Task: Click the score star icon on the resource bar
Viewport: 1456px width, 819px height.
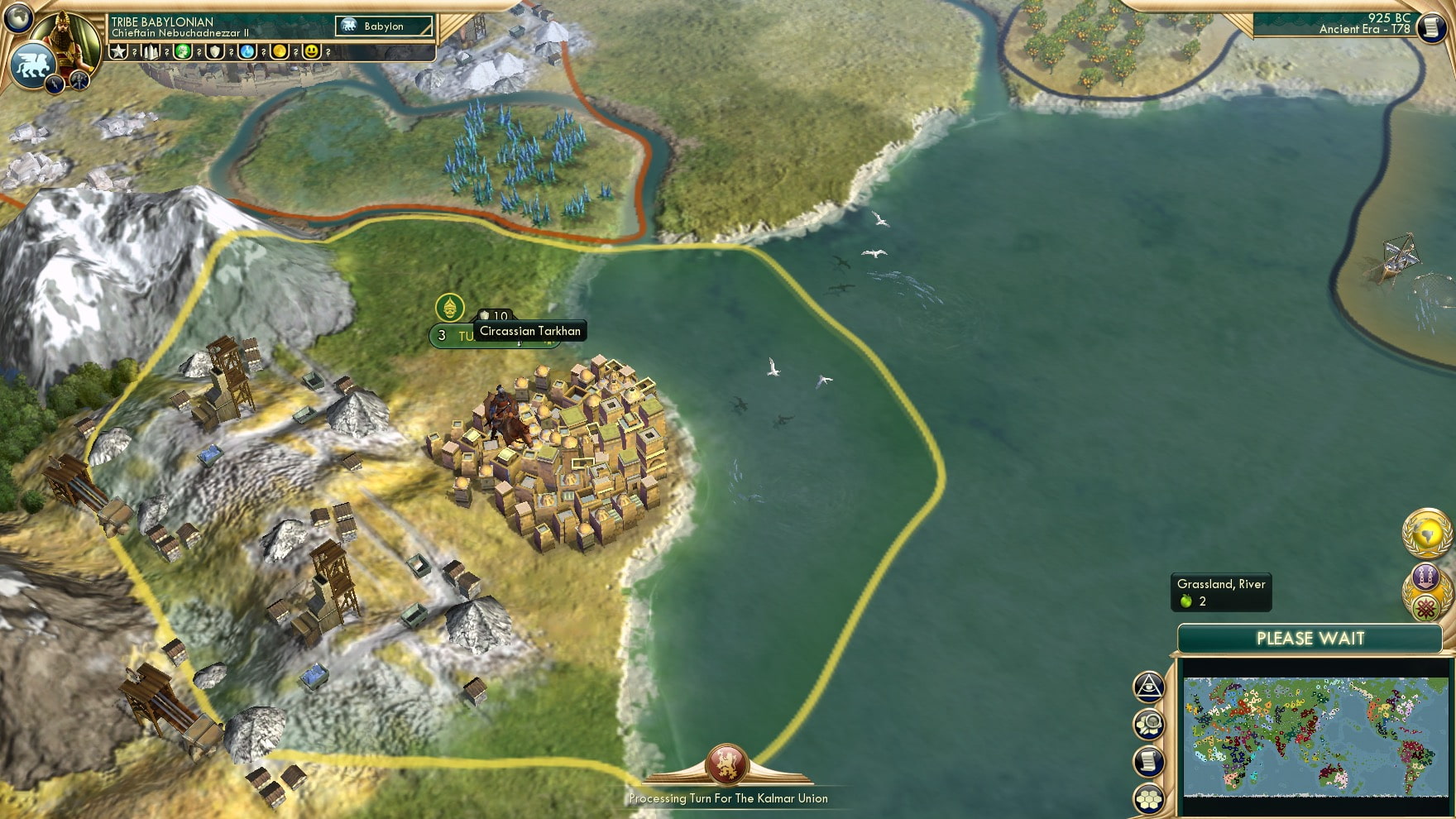Action: pyautogui.click(x=118, y=52)
